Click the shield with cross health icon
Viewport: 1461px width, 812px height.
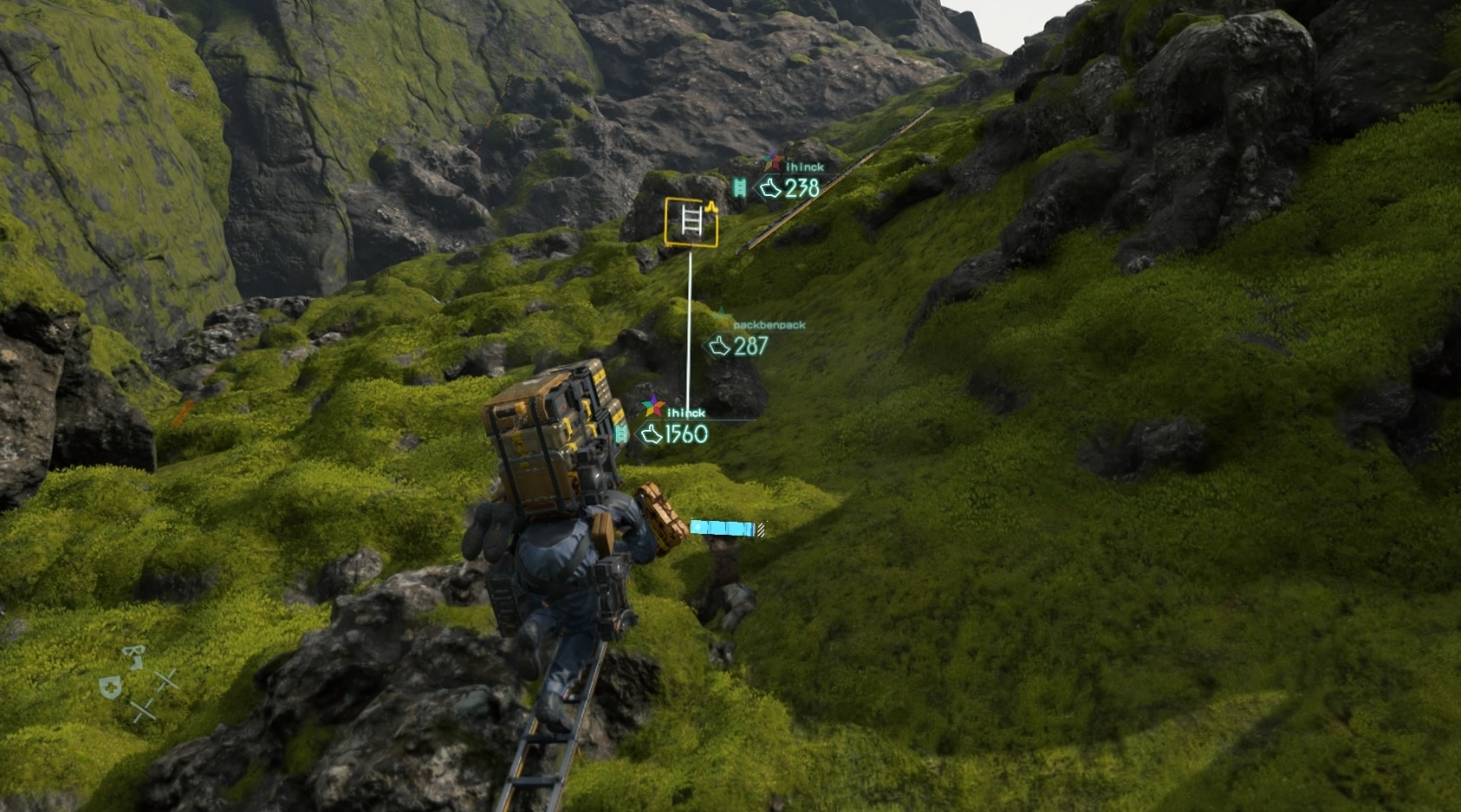tap(110, 687)
